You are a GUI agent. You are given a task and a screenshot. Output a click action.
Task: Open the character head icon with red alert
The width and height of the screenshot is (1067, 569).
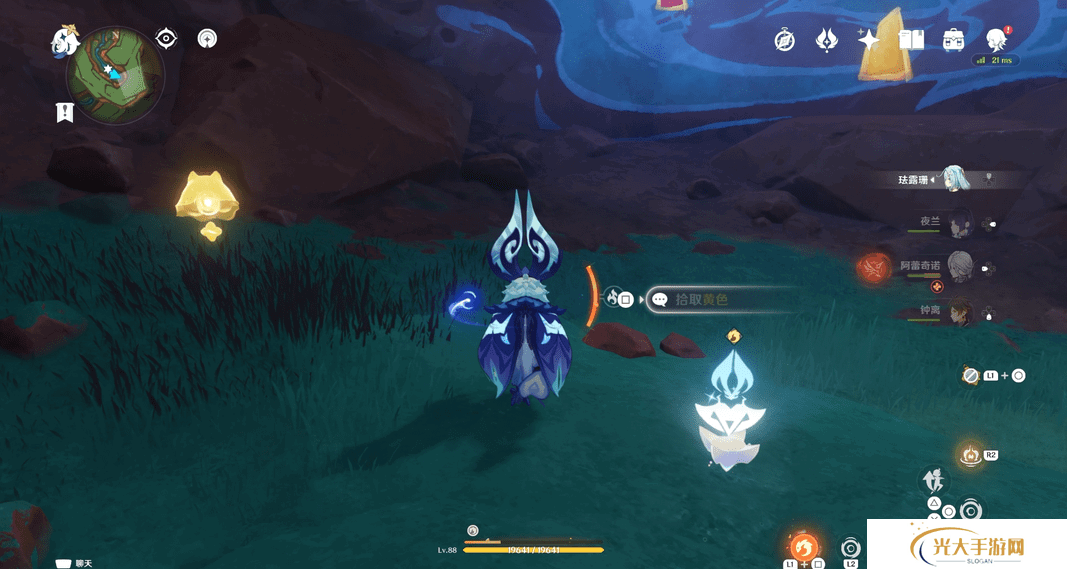[996, 39]
